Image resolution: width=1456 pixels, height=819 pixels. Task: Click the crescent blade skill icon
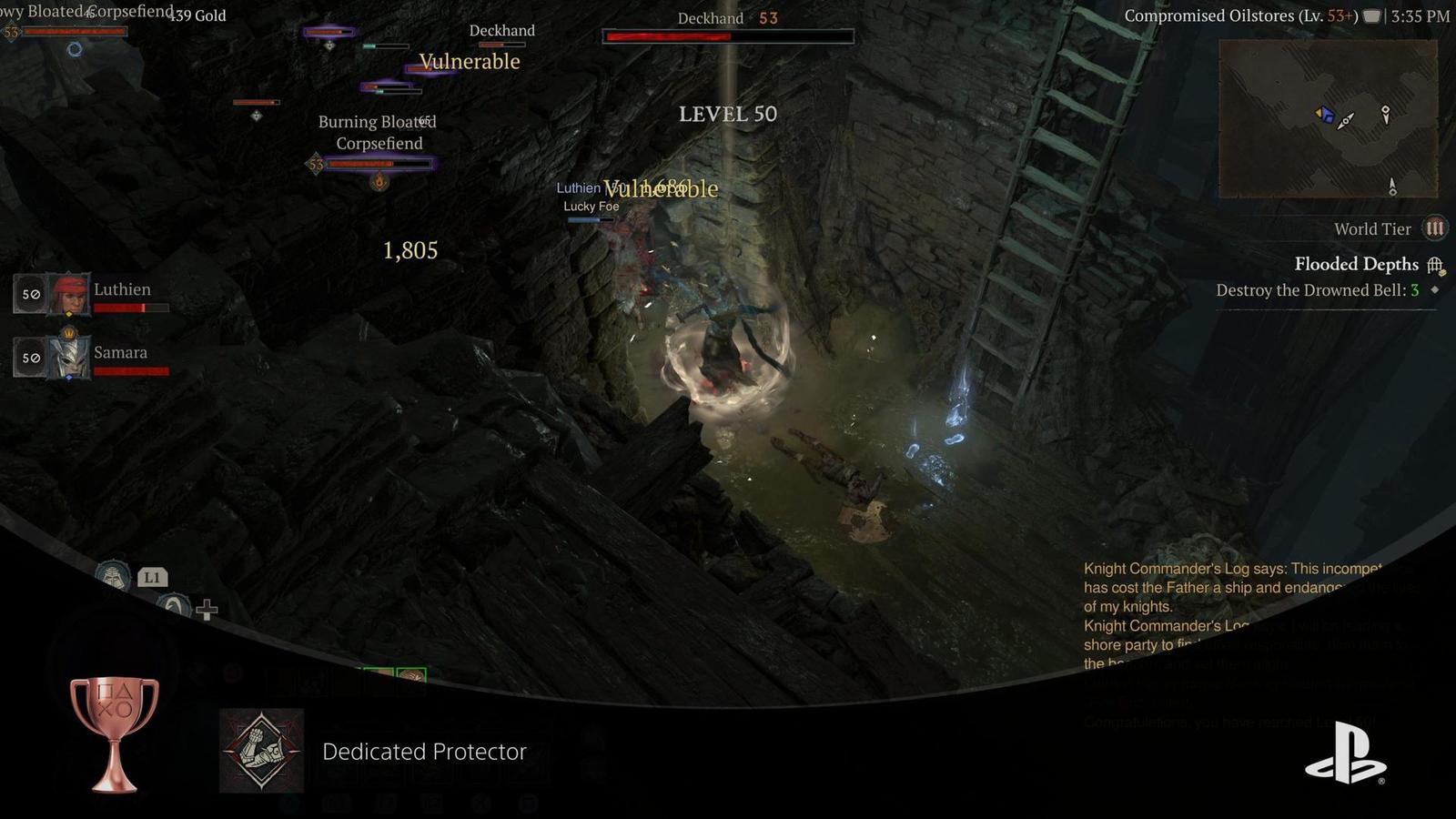(175, 605)
